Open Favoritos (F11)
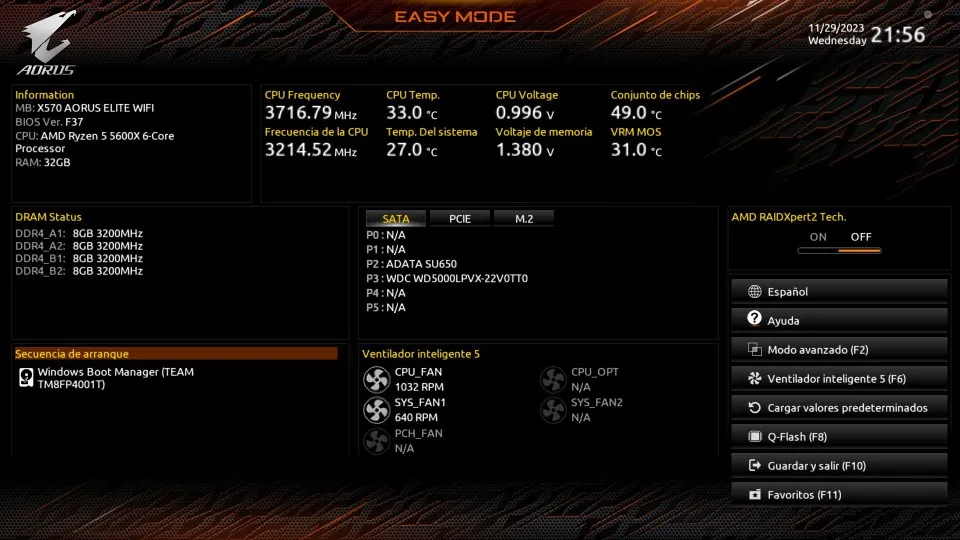Screen dimensions: 960x540 point(838,495)
